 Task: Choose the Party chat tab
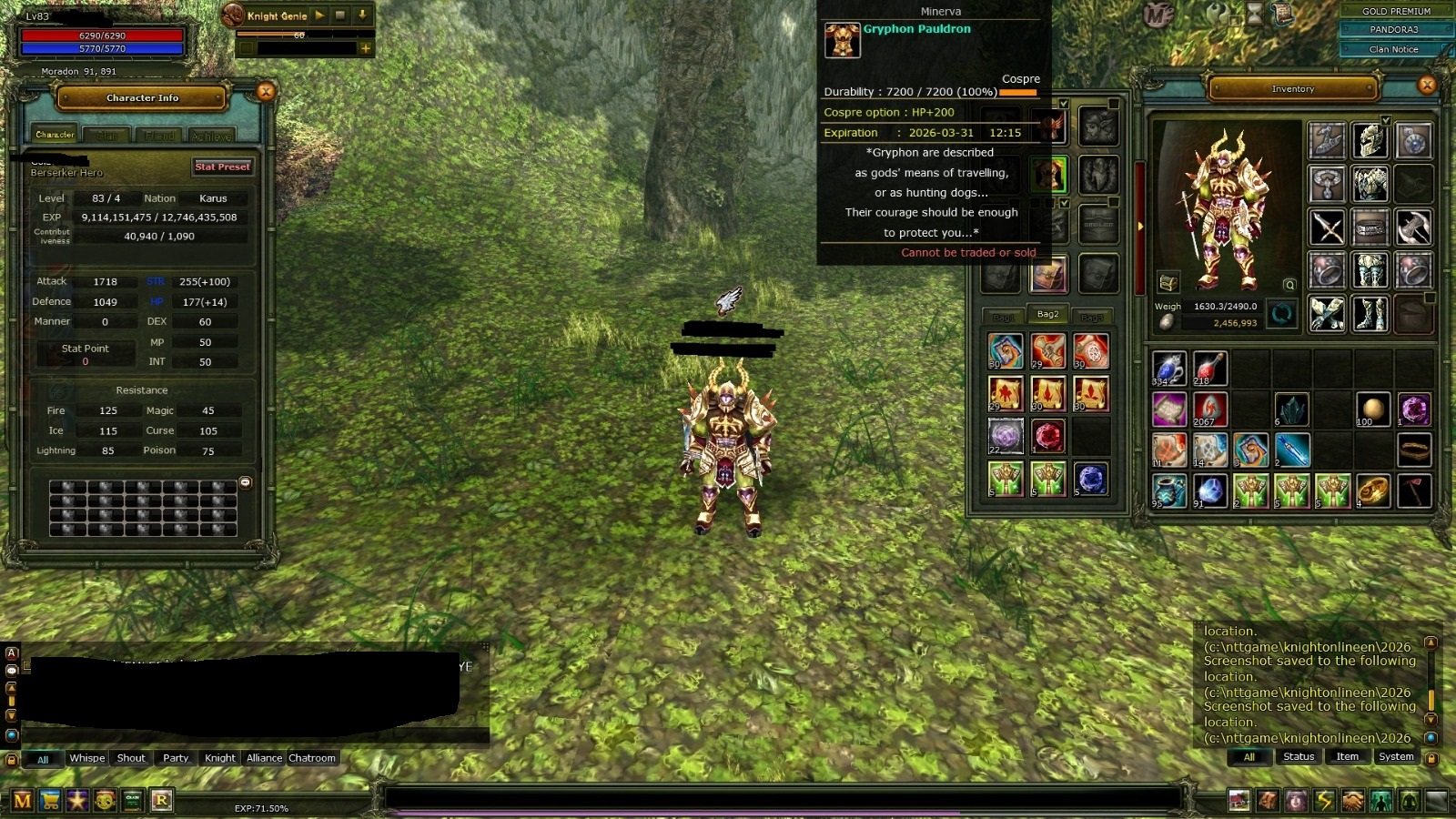coord(176,758)
